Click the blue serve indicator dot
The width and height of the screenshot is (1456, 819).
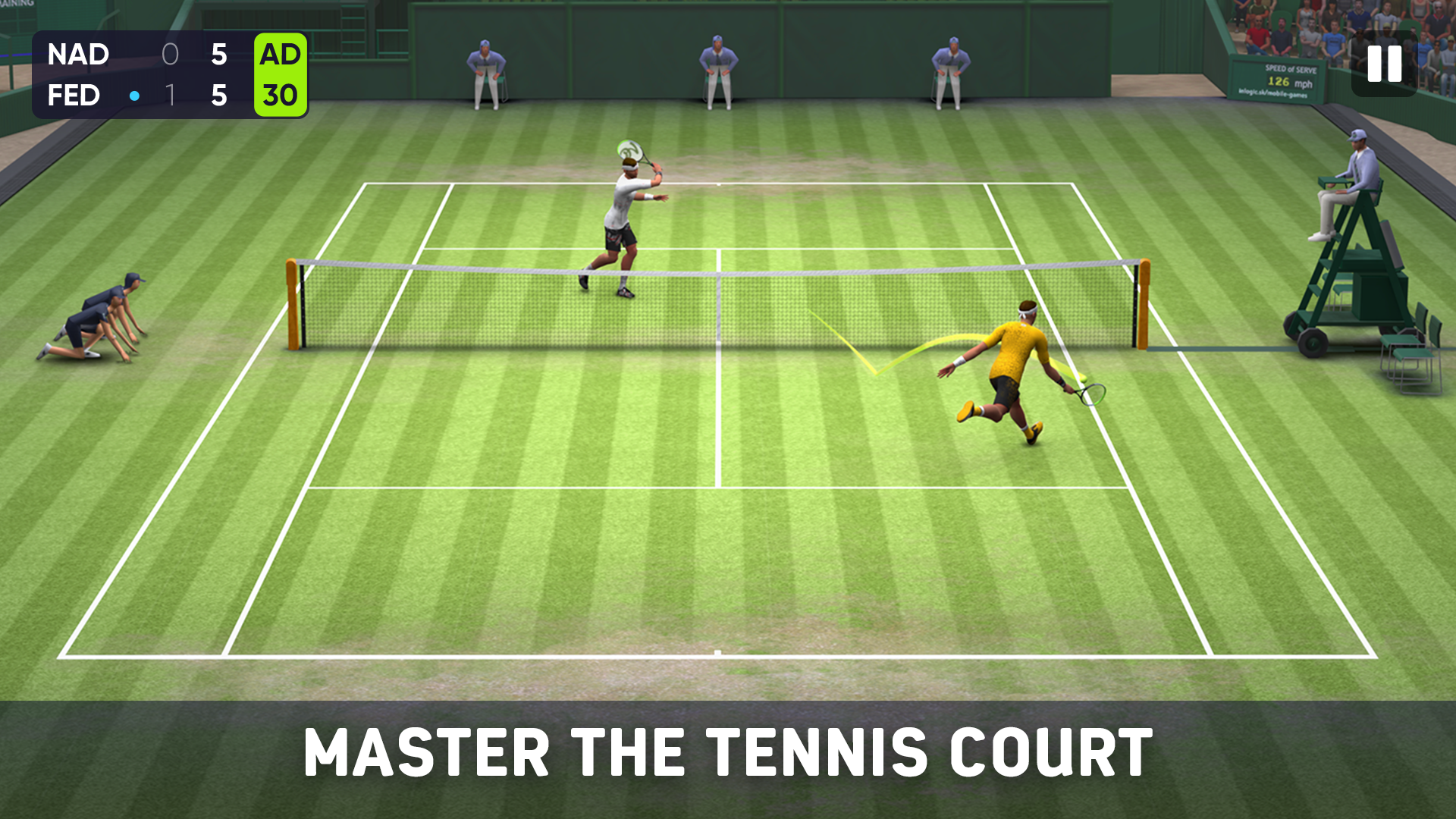point(135,96)
